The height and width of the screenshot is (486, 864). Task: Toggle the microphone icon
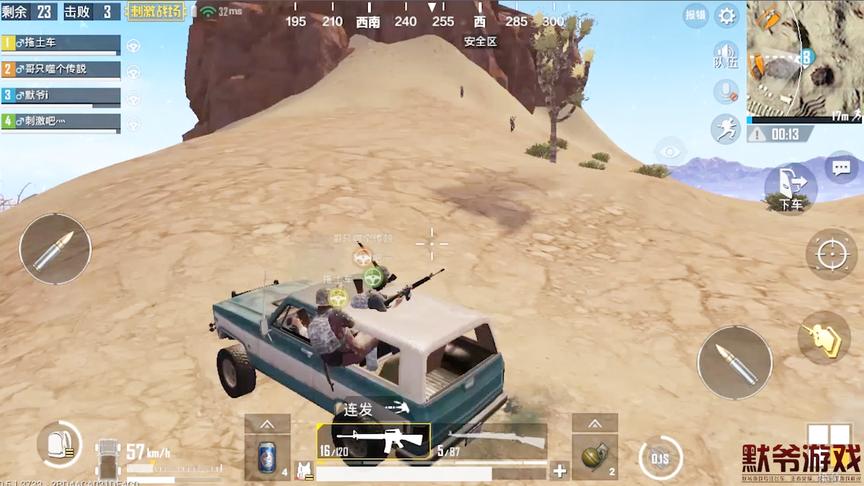pos(725,92)
